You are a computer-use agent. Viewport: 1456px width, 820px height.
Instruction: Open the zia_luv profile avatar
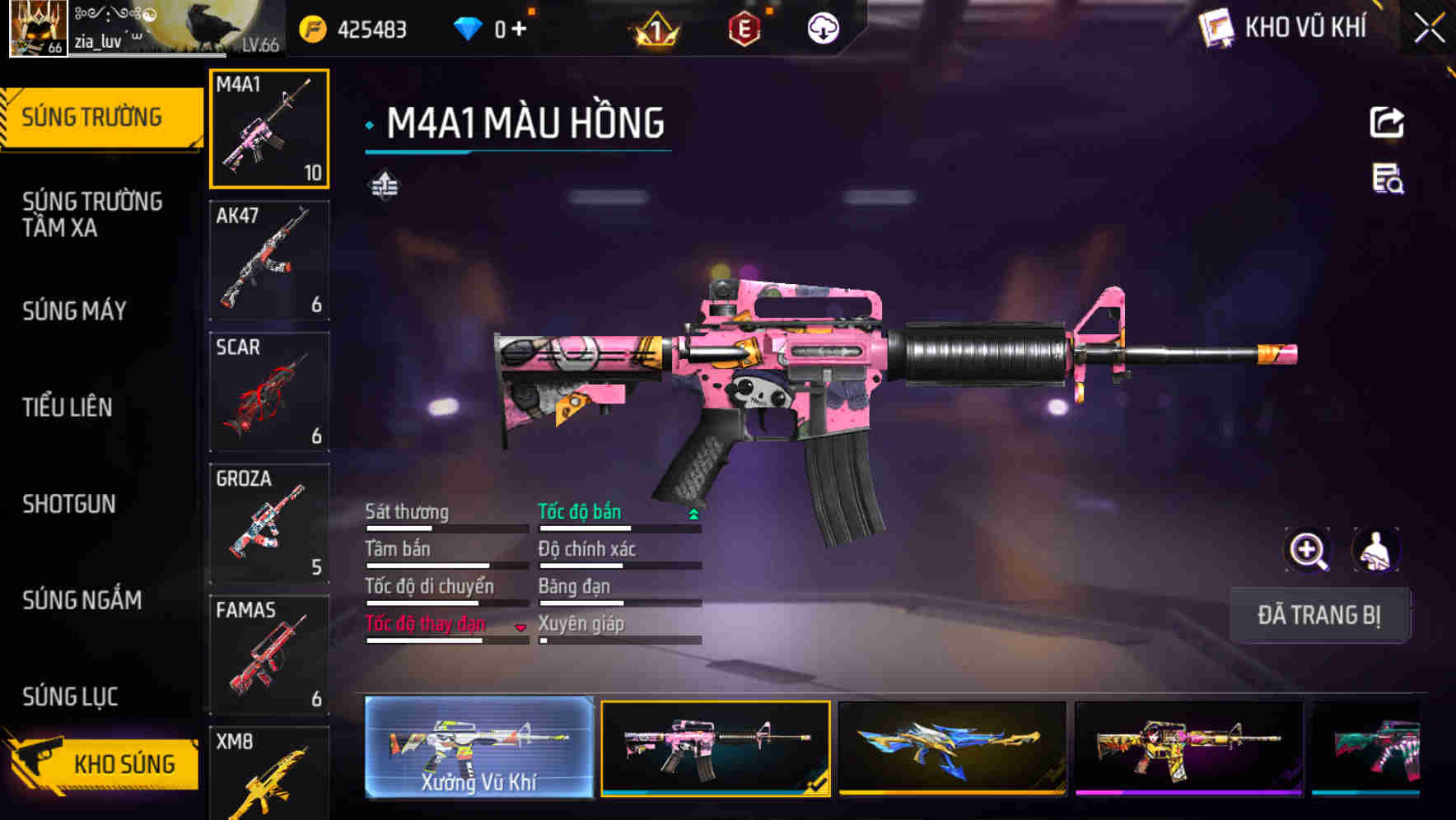click(36, 27)
